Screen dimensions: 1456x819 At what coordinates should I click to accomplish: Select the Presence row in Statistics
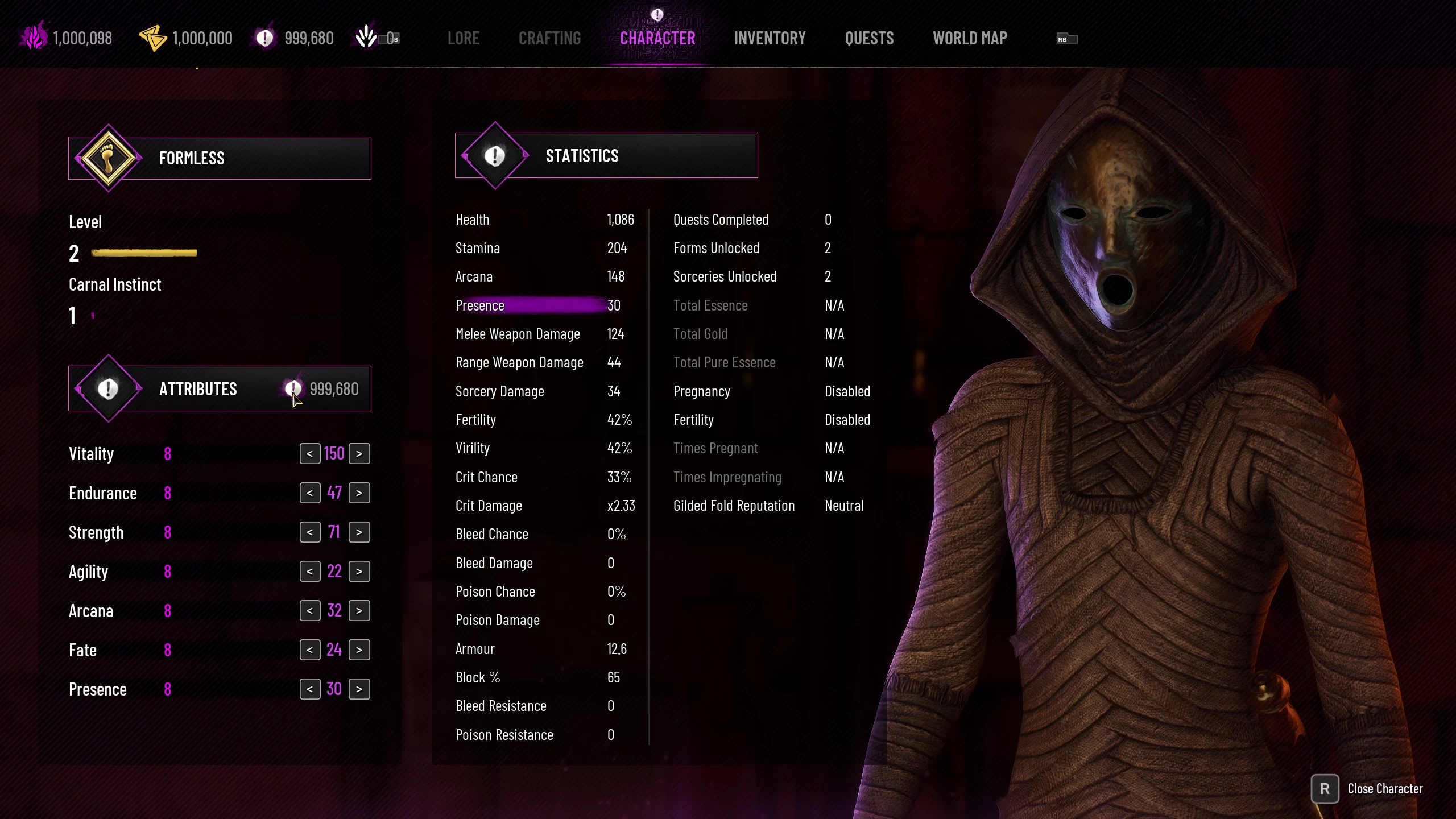coord(537,305)
